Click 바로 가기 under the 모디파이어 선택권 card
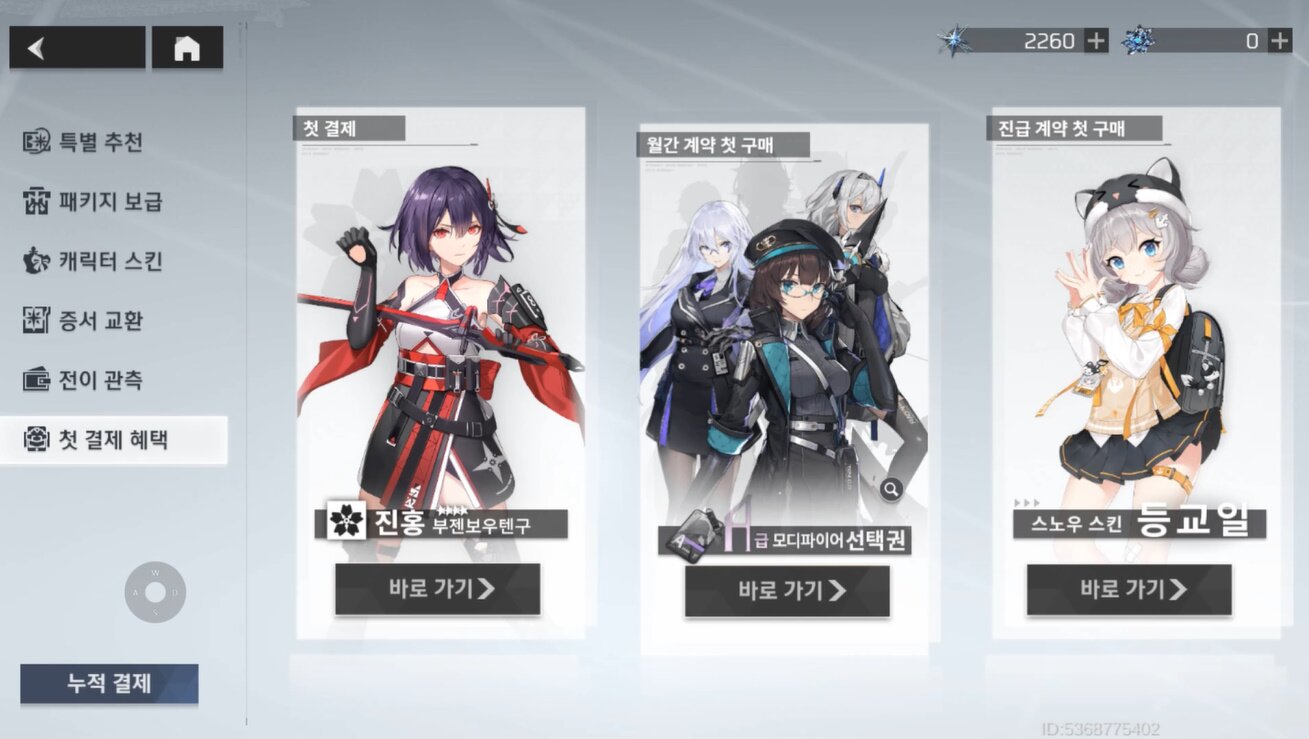 click(787, 591)
